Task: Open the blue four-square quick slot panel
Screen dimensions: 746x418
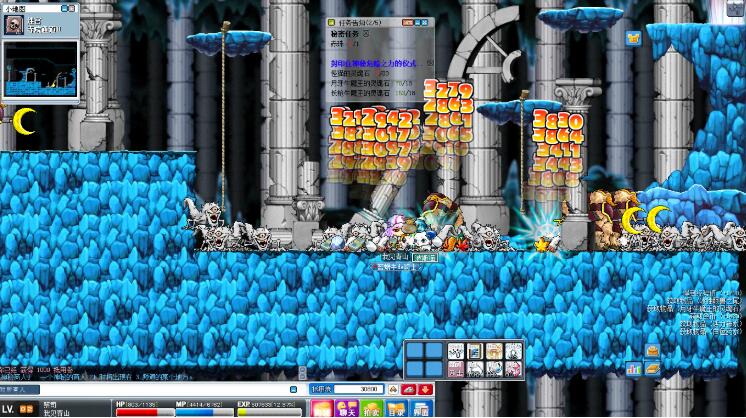Action: point(423,360)
